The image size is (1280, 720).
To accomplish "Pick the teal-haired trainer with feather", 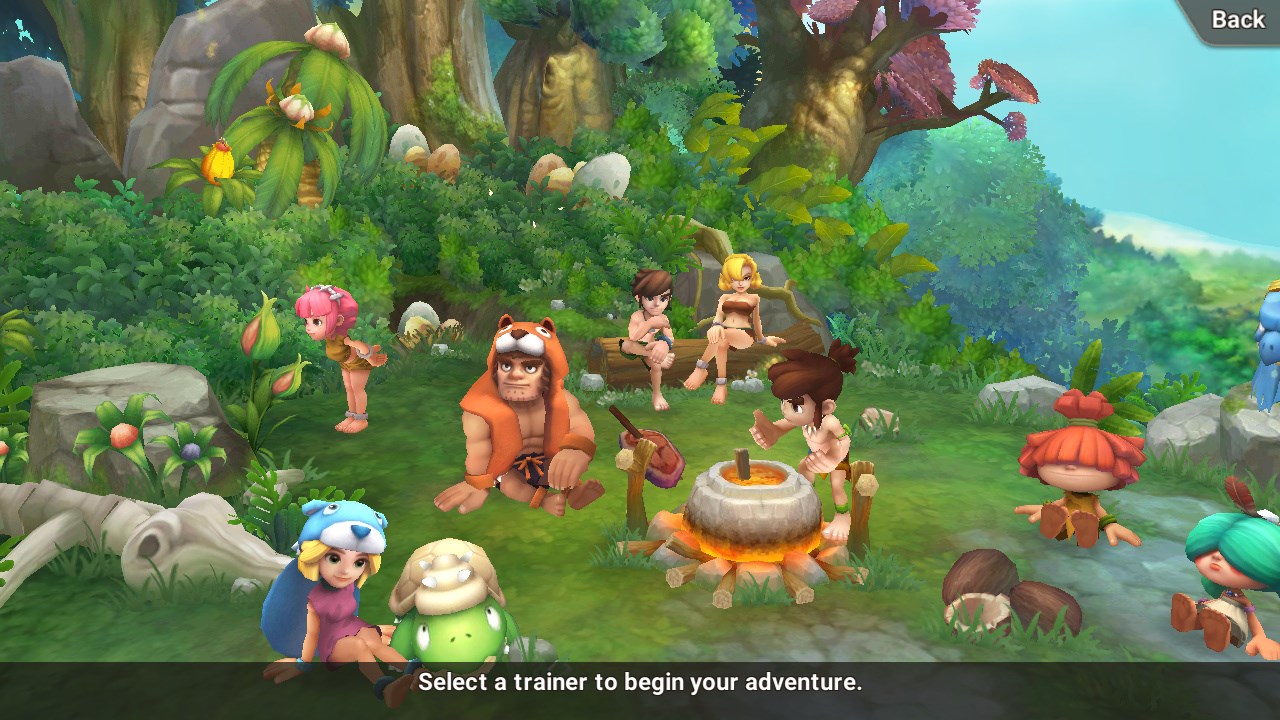I will [x=1228, y=572].
